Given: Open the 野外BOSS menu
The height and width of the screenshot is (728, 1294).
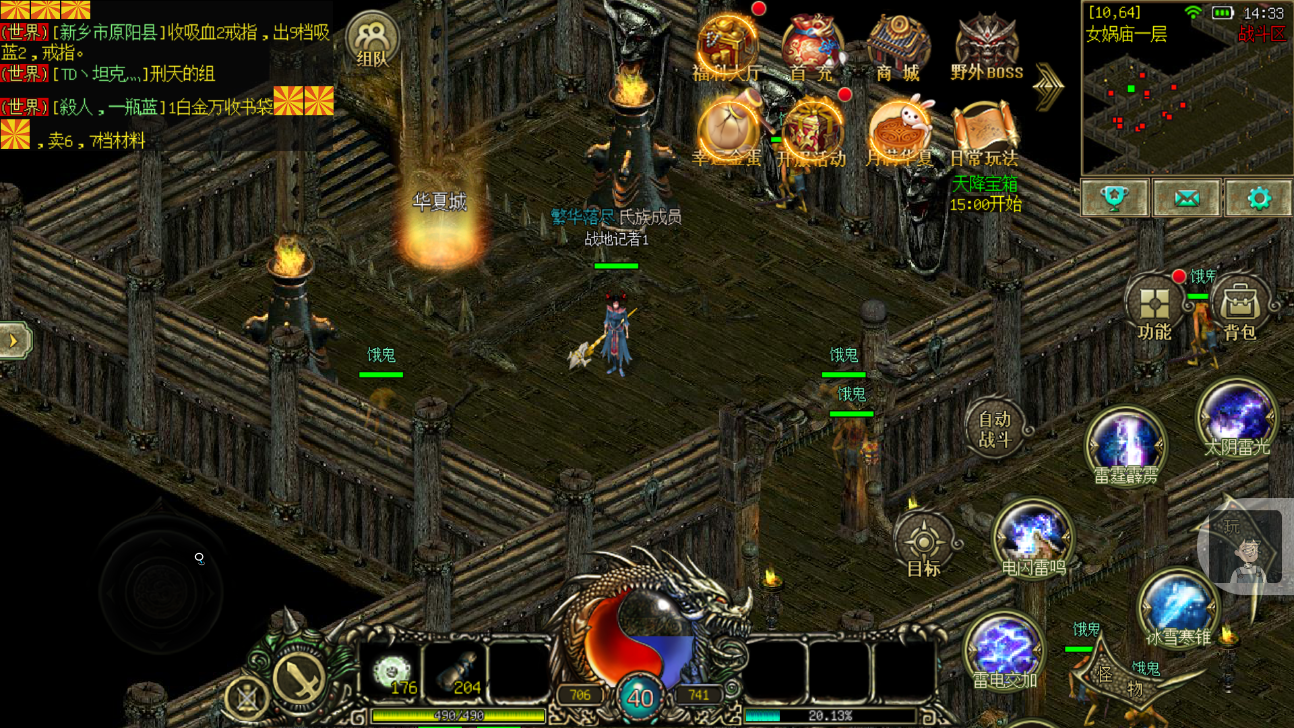Looking at the screenshot, I should coord(986,45).
